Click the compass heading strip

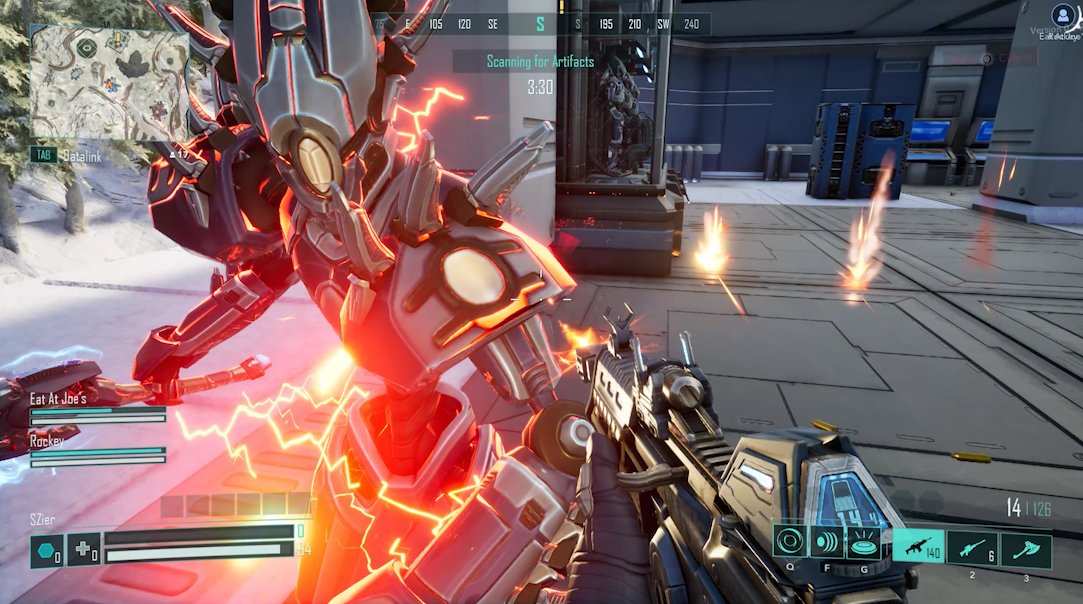[540, 24]
